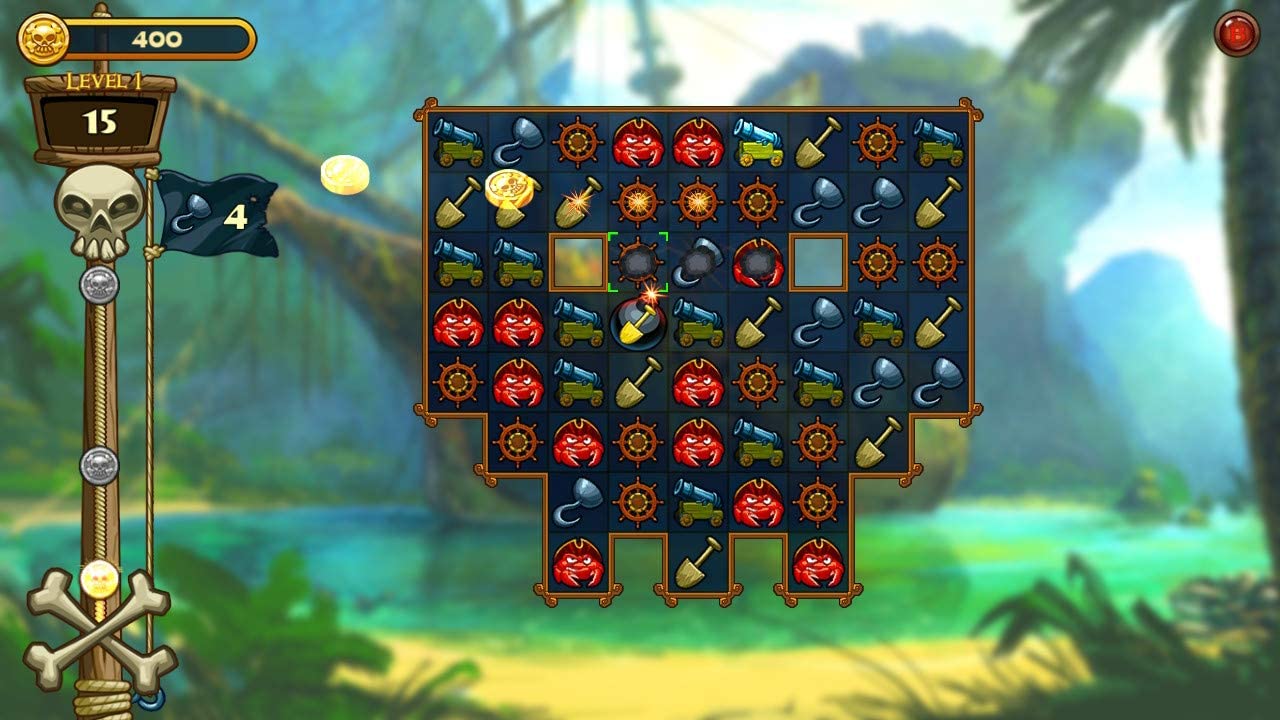Click the golden skull coin score icon
The width and height of the screenshot is (1280, 720).
(42, 40)
